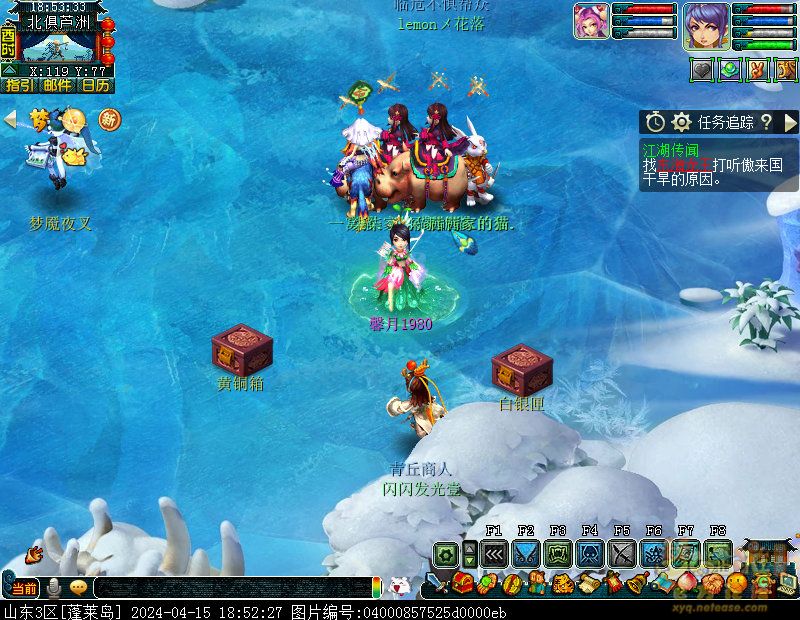Click the stopwatch icon in quest tracker
Viewport: 800px width, 620px height.
click(x=655, y=122)
